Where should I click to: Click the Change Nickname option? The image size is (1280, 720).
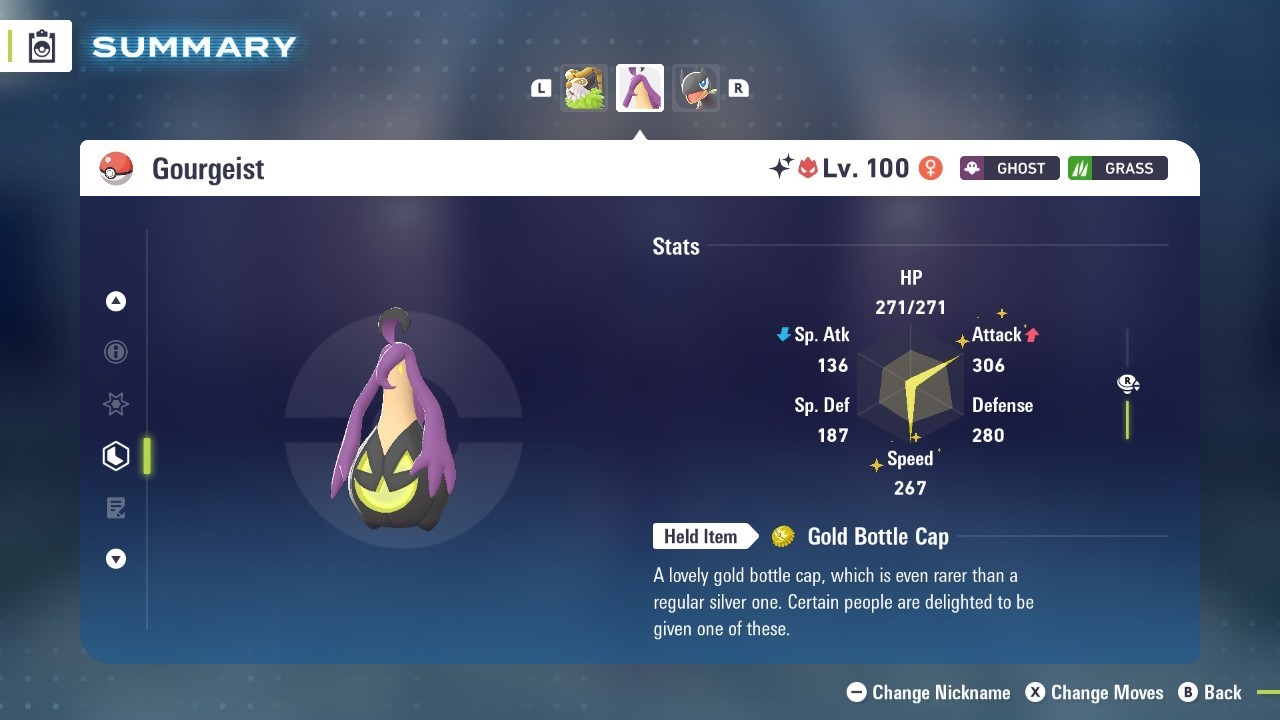click(x=929, y=692)
